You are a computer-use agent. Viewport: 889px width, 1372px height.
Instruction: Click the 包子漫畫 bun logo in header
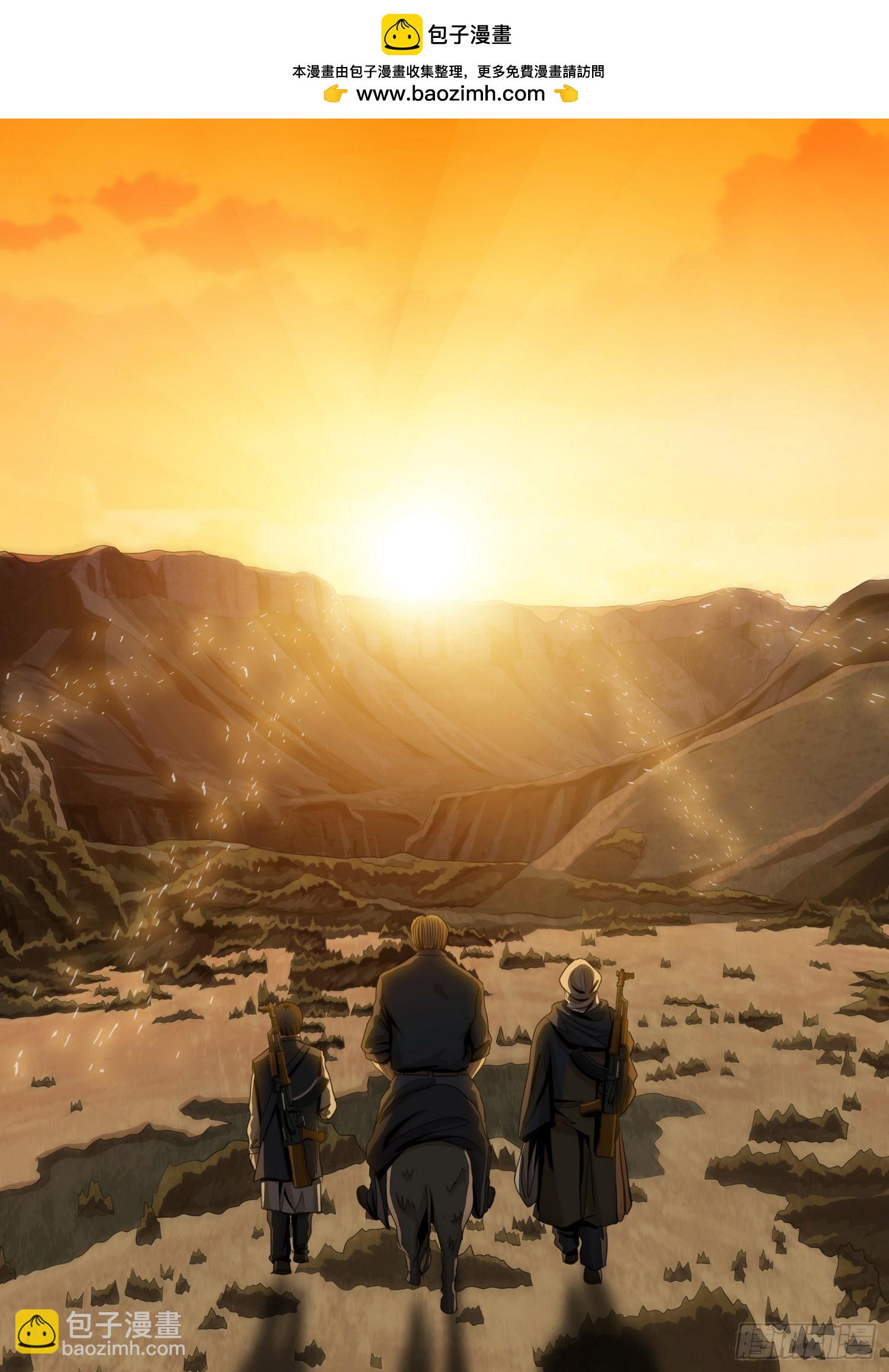tap(400, 35)
